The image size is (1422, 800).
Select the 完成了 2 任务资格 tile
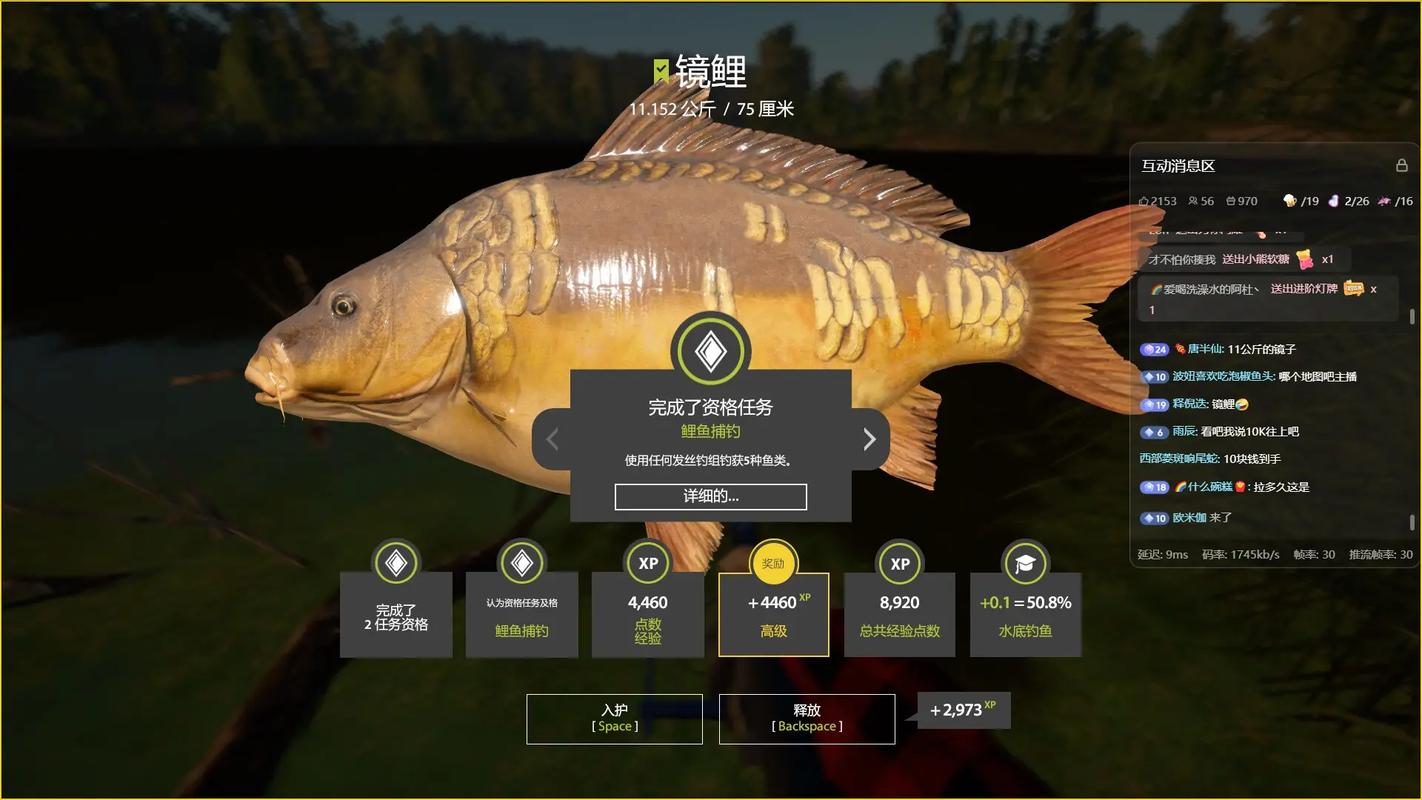click(396, 614)
